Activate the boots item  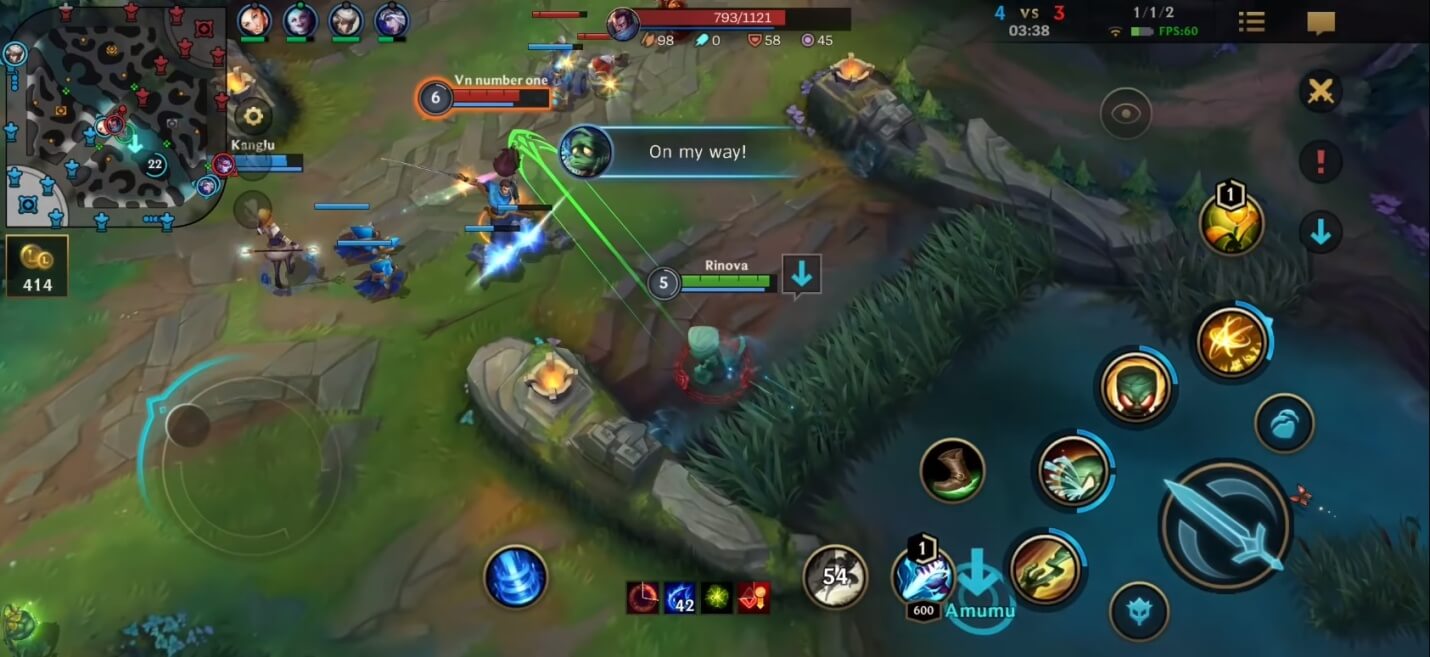tap(952, 470)
